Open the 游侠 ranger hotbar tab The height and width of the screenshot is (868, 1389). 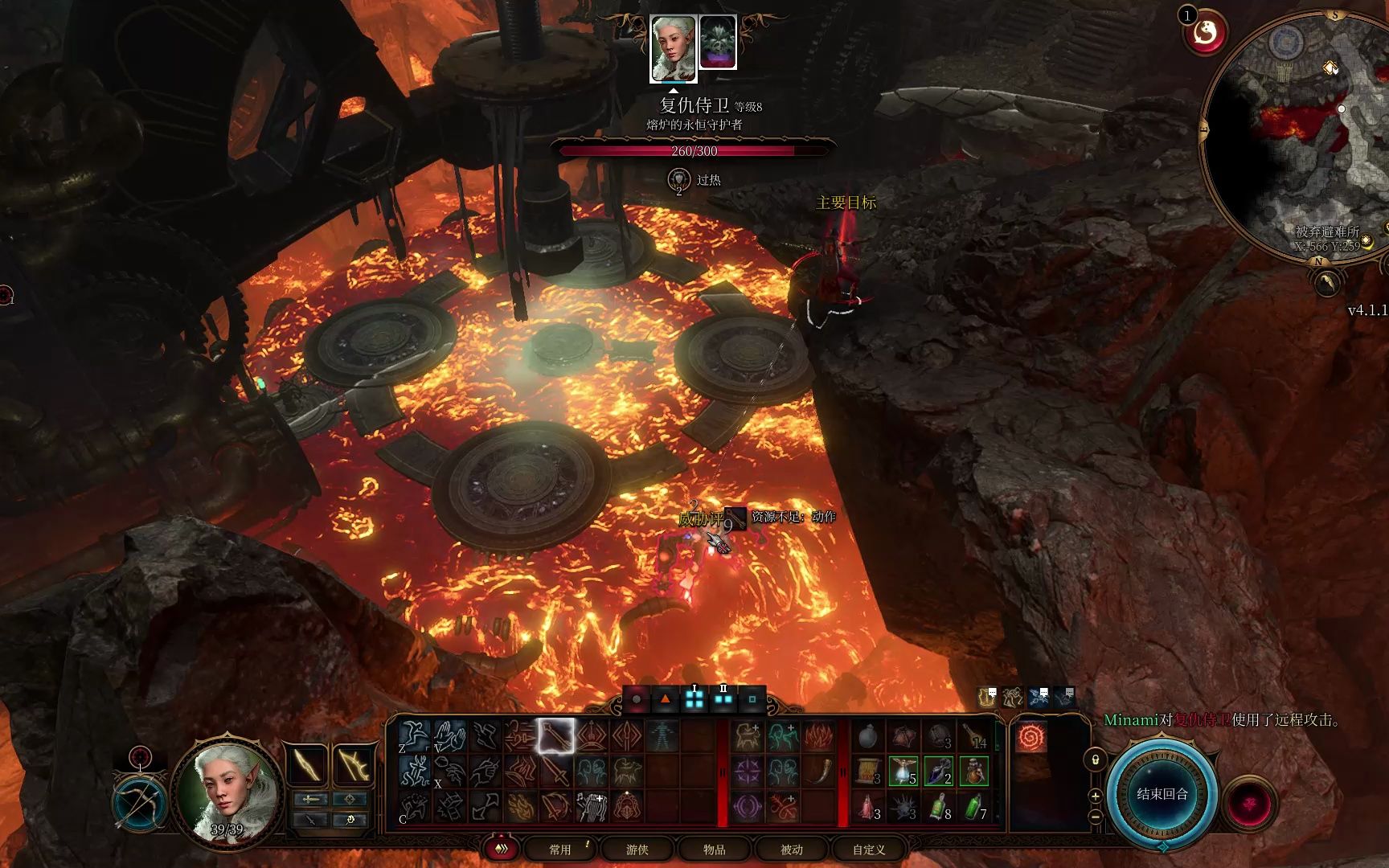(x=637, y=850)
